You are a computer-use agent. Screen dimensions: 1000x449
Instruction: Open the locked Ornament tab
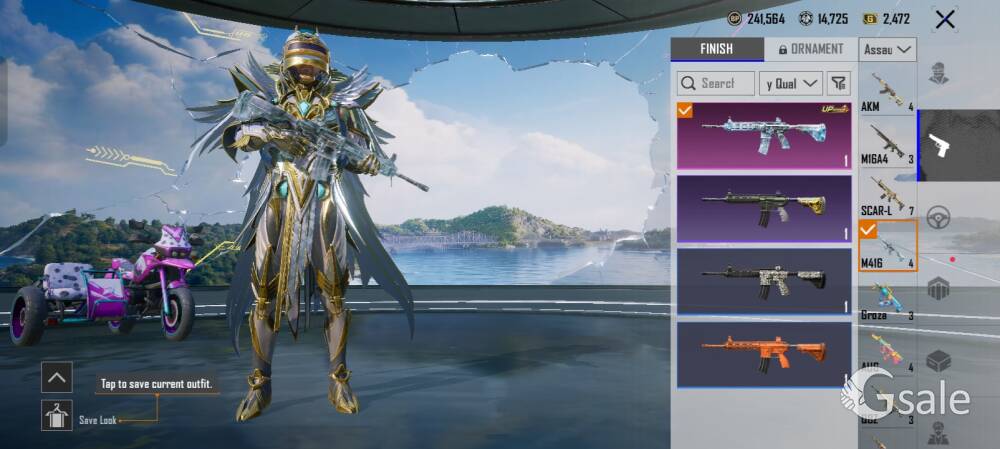coord(810,49)
